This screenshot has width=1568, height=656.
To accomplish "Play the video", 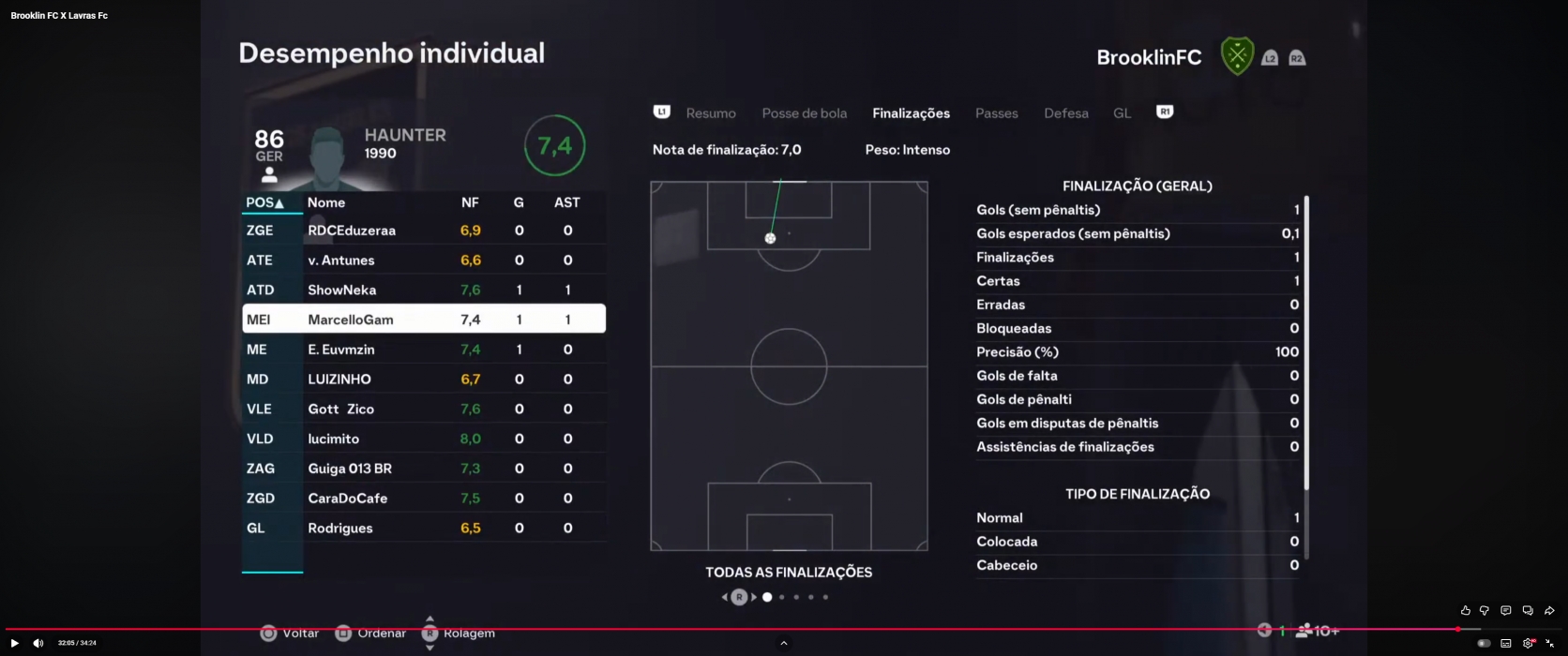I will pyautogui.click(x=14, y=643).
